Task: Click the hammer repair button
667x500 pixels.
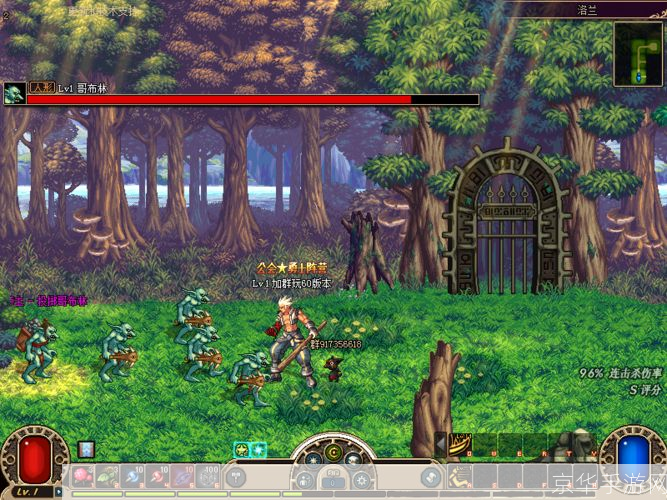Action: click(236, 478)
